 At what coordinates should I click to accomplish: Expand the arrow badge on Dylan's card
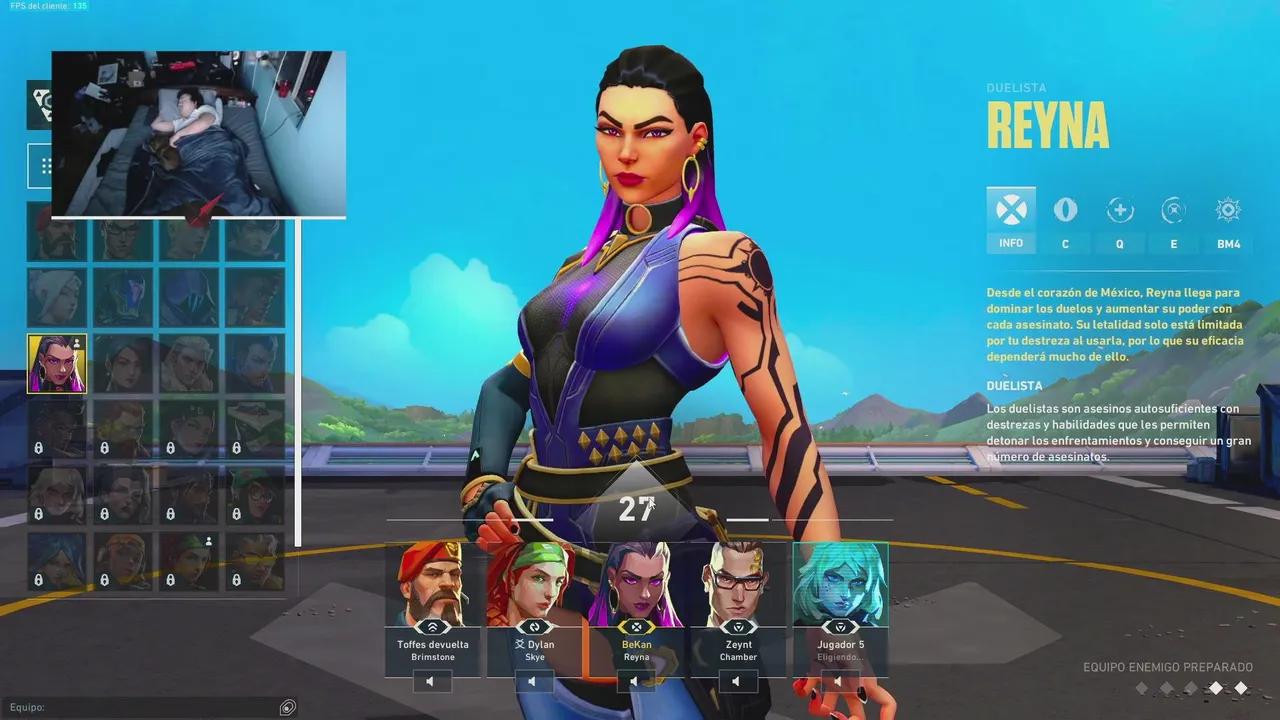(x=534, y=627)
